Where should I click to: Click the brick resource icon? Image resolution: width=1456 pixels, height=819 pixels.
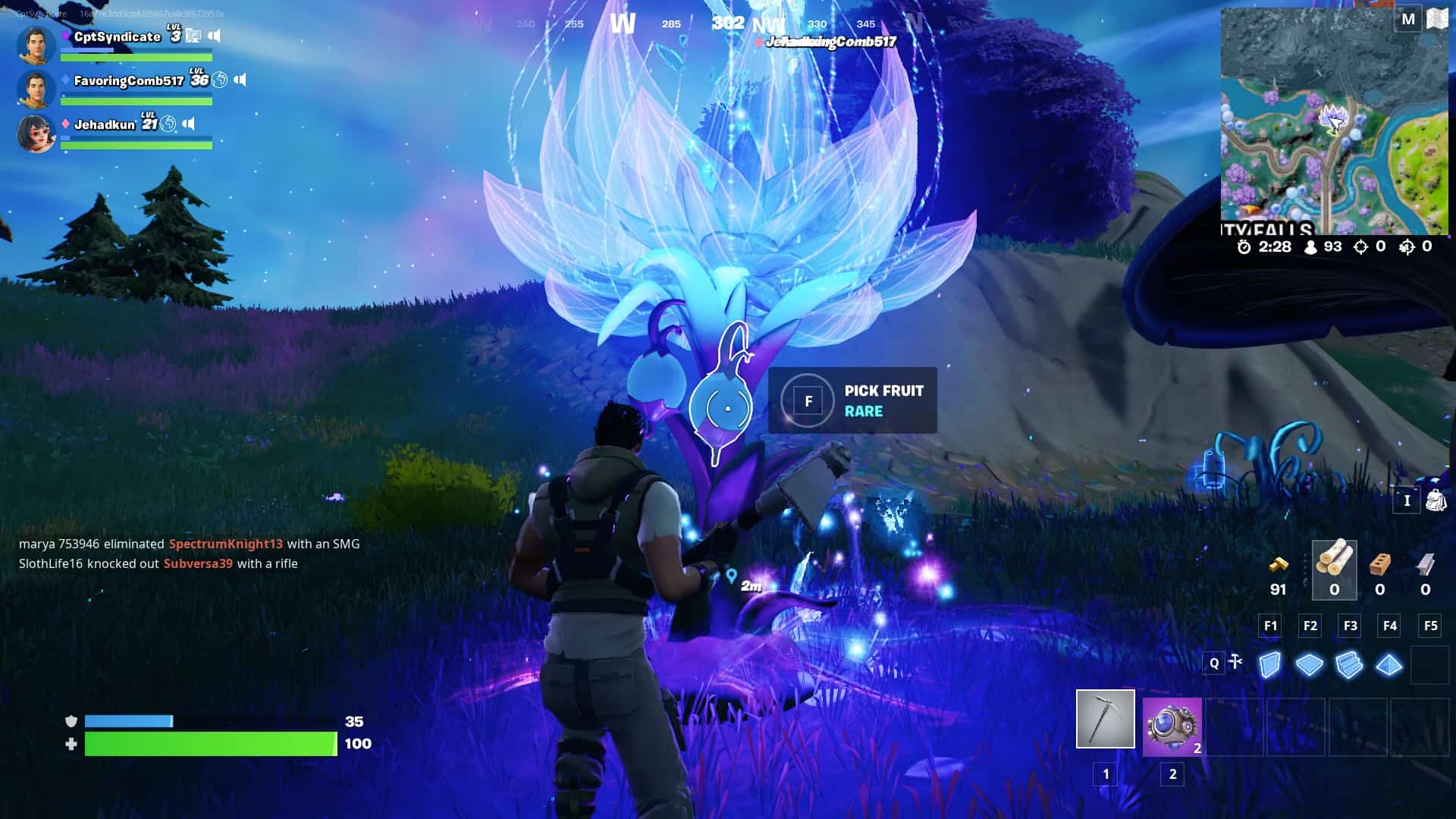pos(1381,563)
